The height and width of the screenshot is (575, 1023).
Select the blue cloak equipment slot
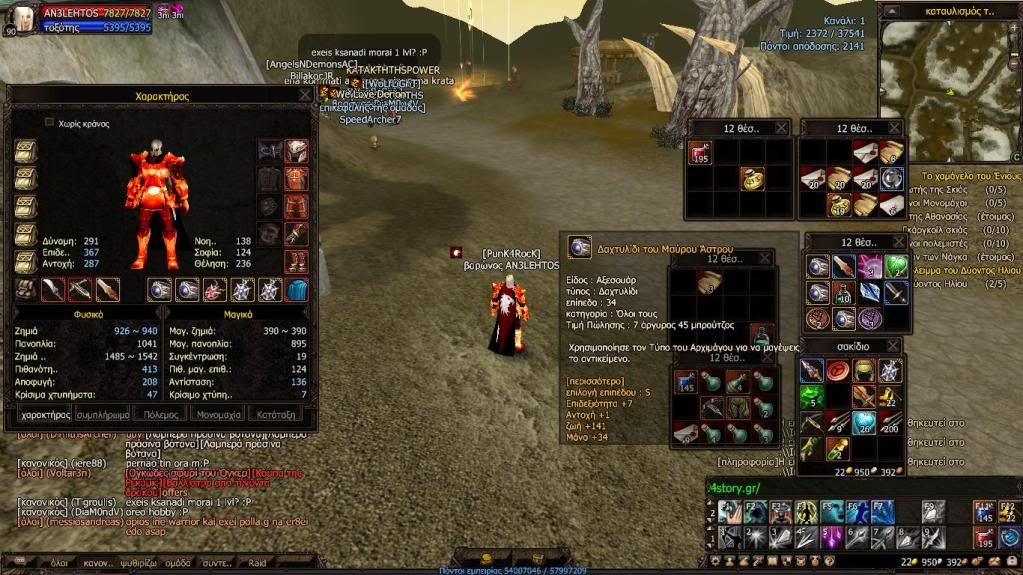(x=297, y=290)
